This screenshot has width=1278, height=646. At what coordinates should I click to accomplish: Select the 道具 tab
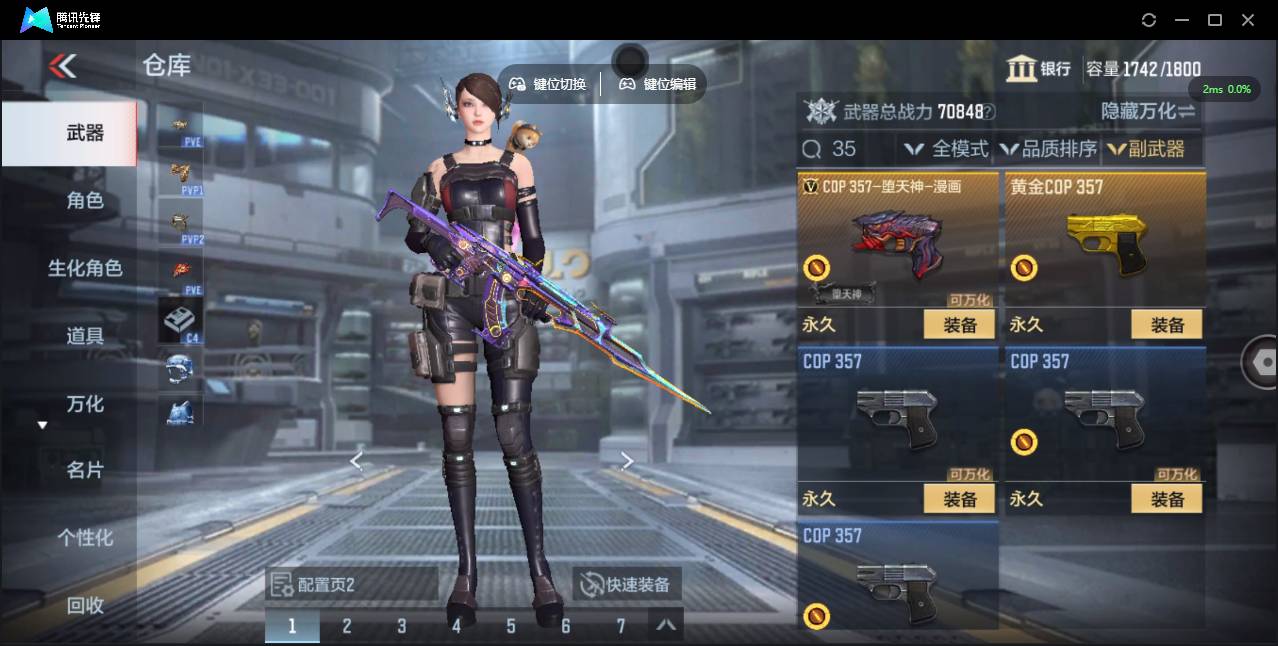(x=85, y=336)
